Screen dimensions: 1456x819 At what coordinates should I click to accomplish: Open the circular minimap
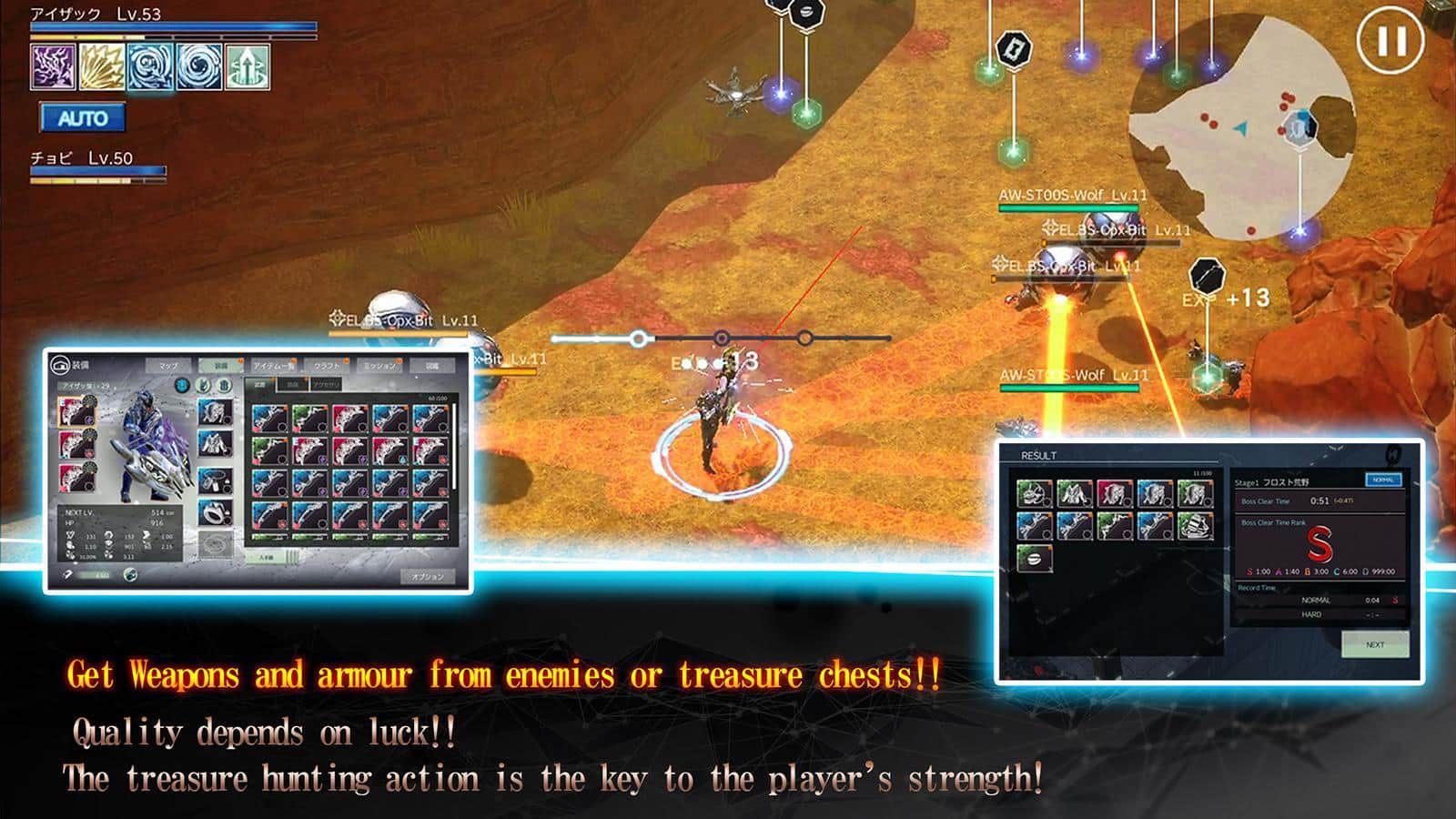pos(1242,127)
